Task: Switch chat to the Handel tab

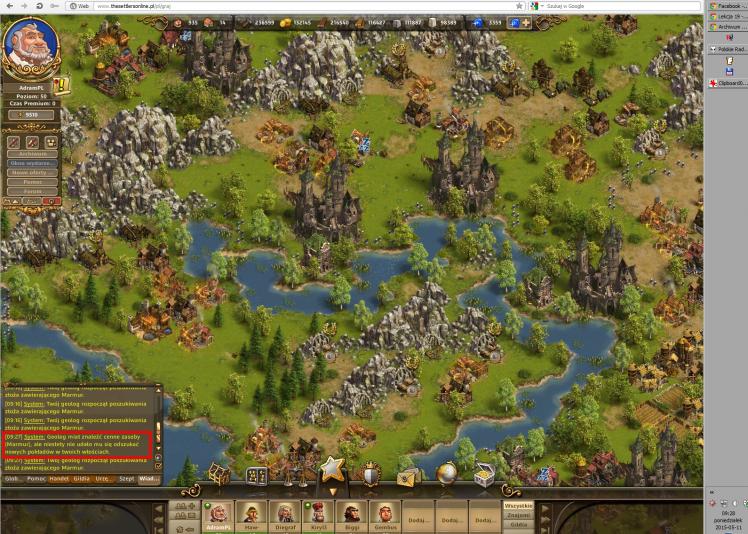Action: 58,479
